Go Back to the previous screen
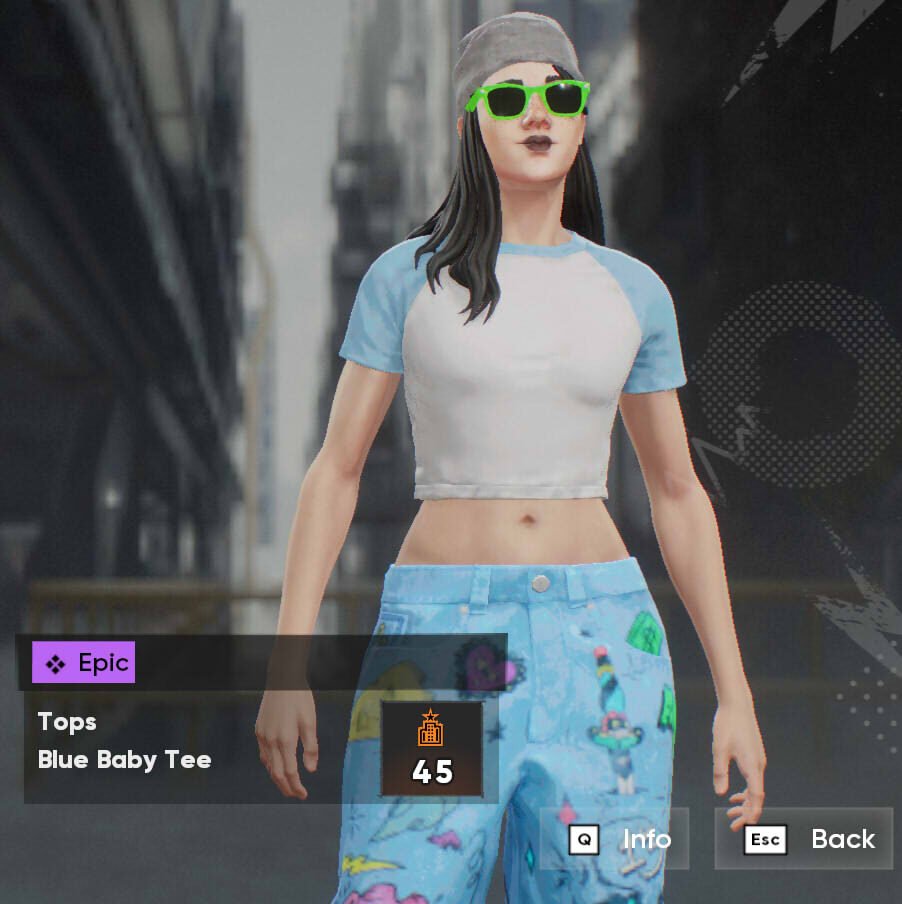 pos(805,839)
